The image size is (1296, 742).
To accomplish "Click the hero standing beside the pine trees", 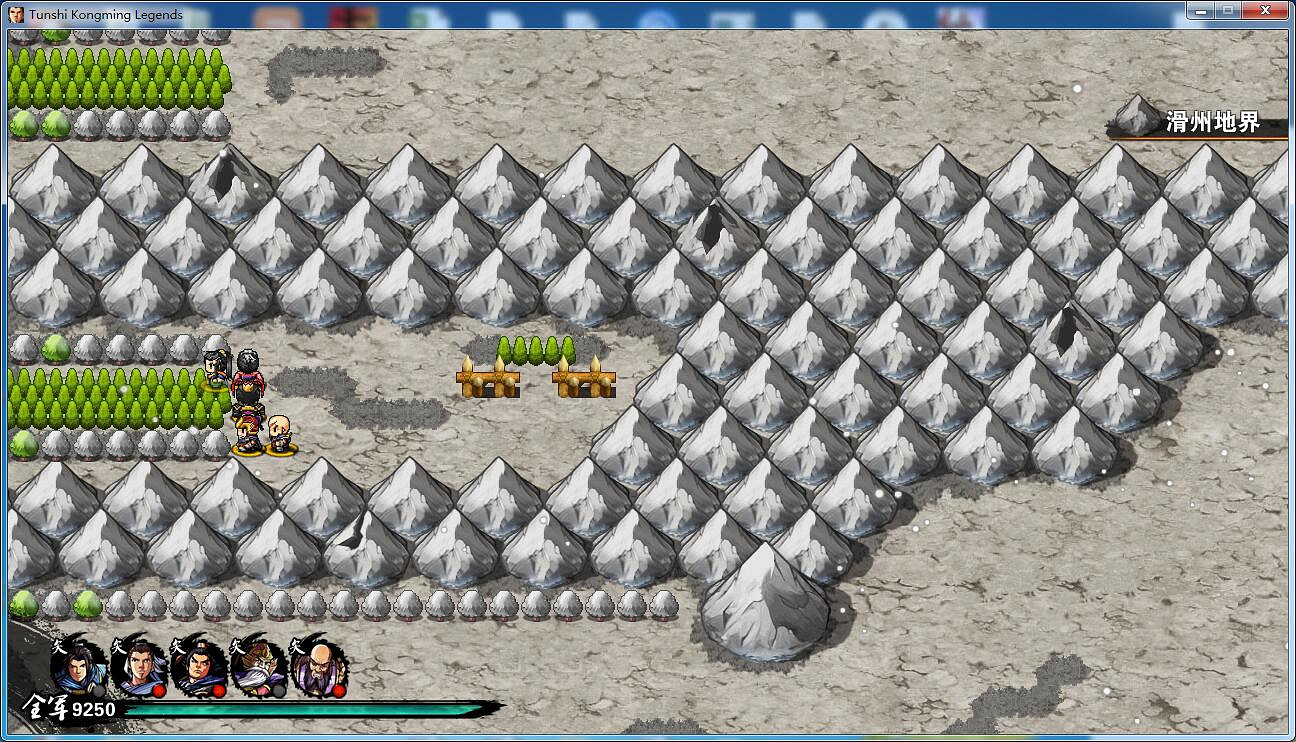I will tap(215, 369).
